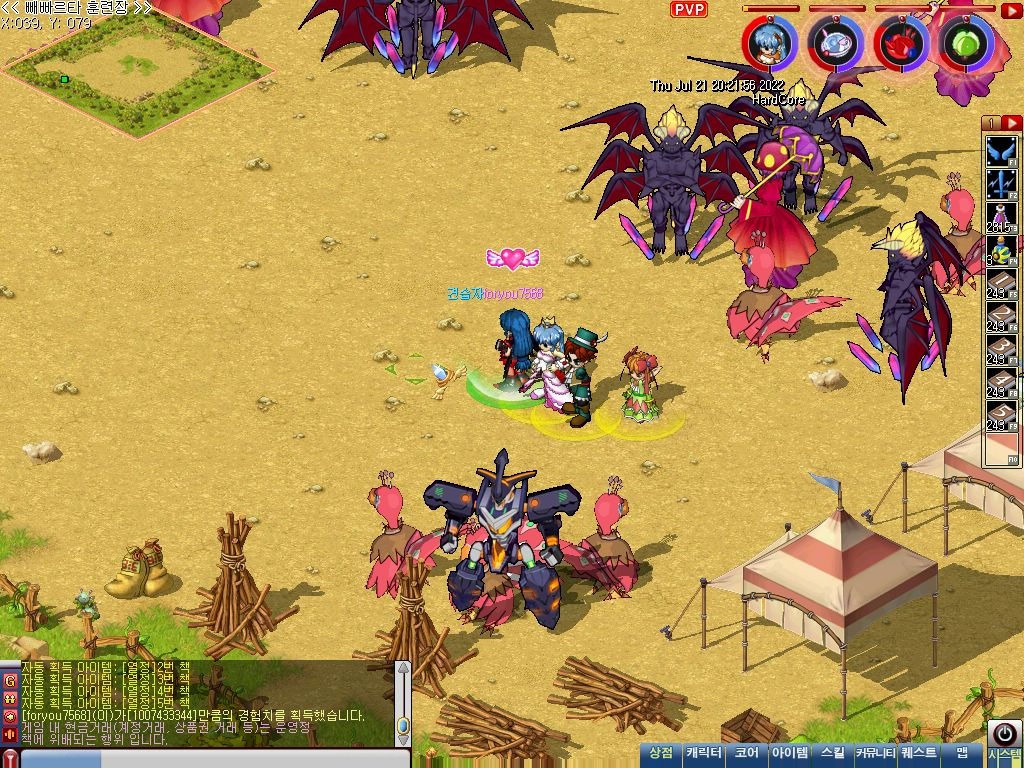Open the 상점 (shop) menu
The width and height of the screenshot is (1024, 768).
(661, 753)
